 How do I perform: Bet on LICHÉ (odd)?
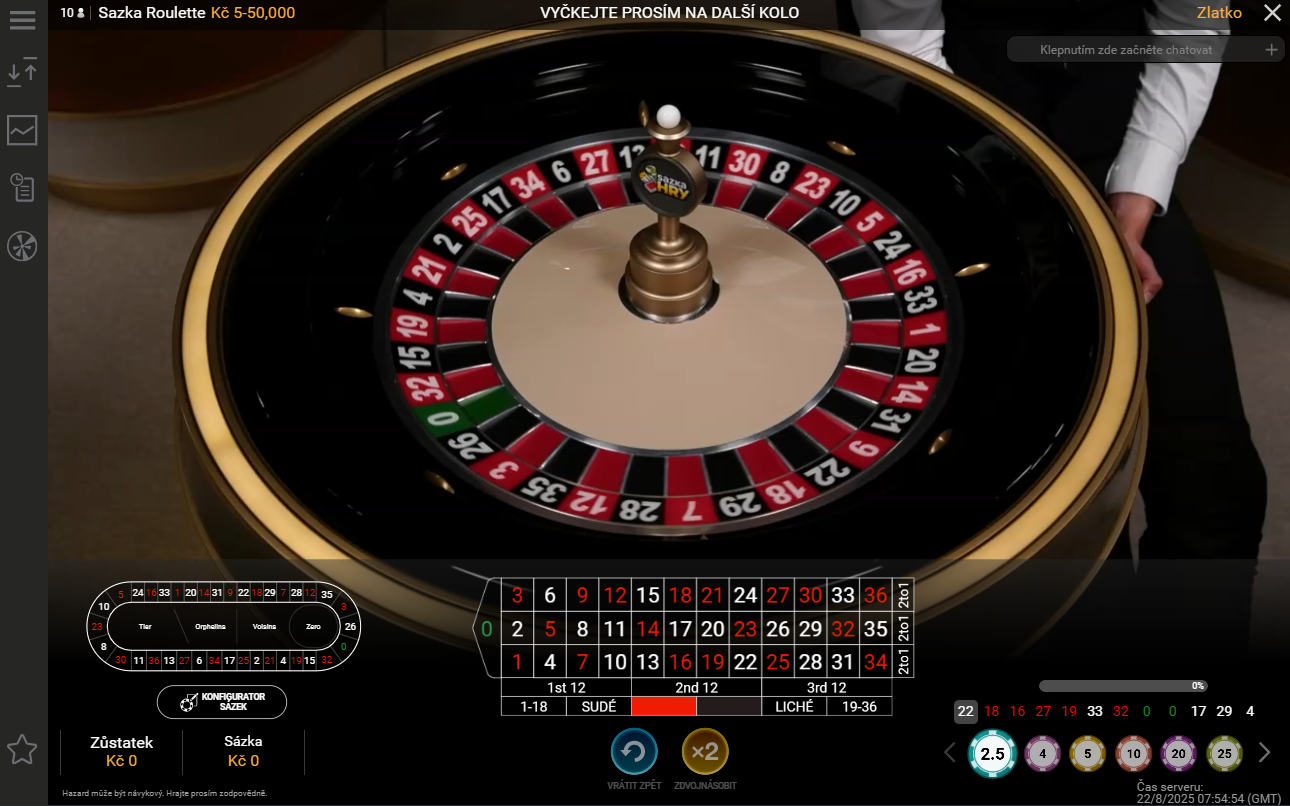coord(794,706)
